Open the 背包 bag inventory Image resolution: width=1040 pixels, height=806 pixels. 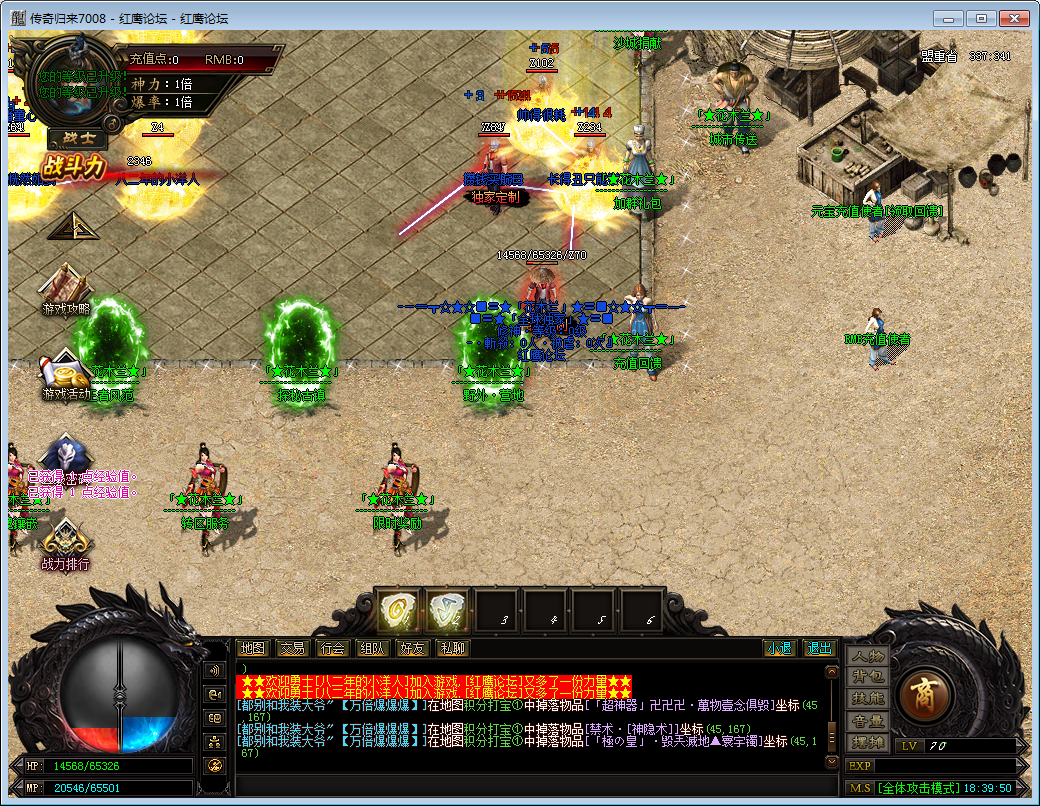coord(867,677)
